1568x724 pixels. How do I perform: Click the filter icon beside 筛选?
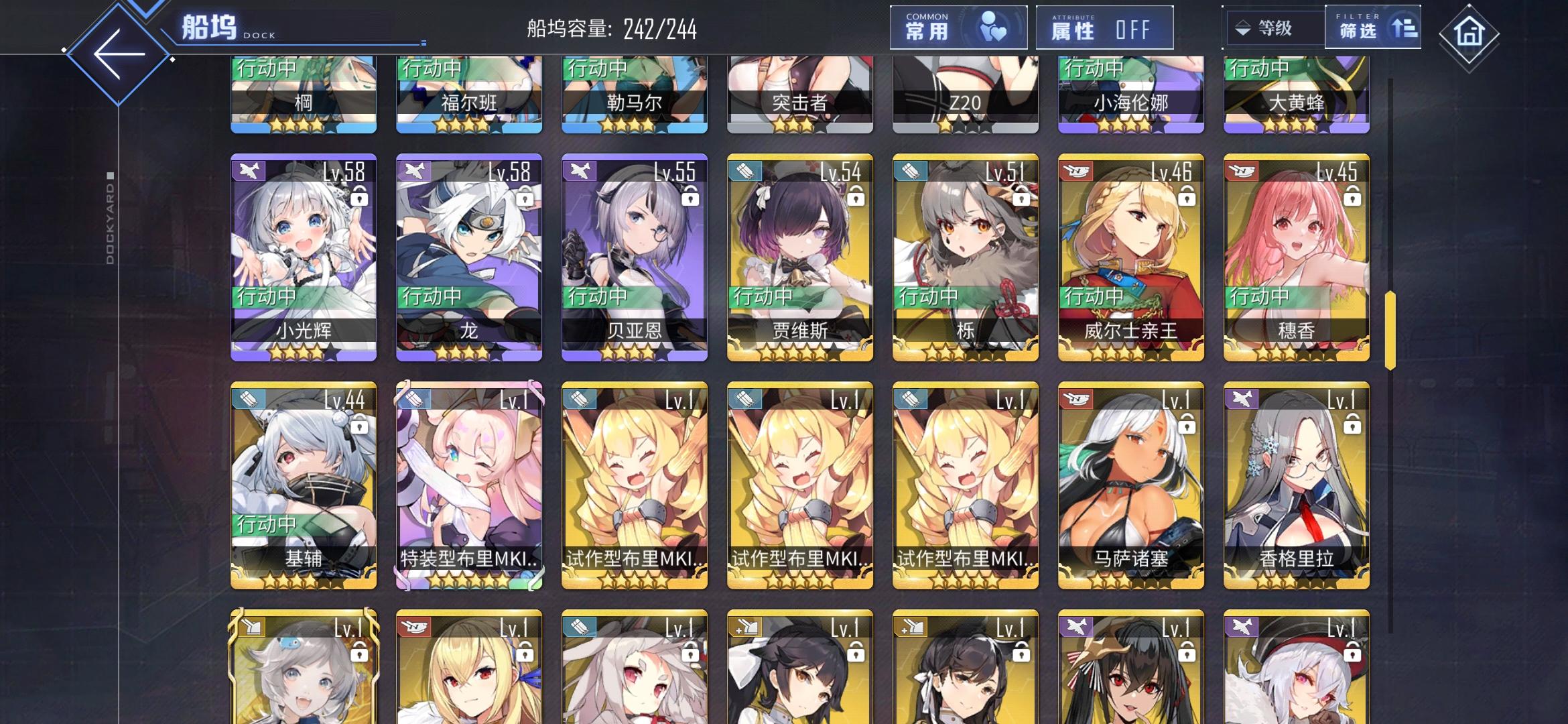click(x=1405, y=27)
